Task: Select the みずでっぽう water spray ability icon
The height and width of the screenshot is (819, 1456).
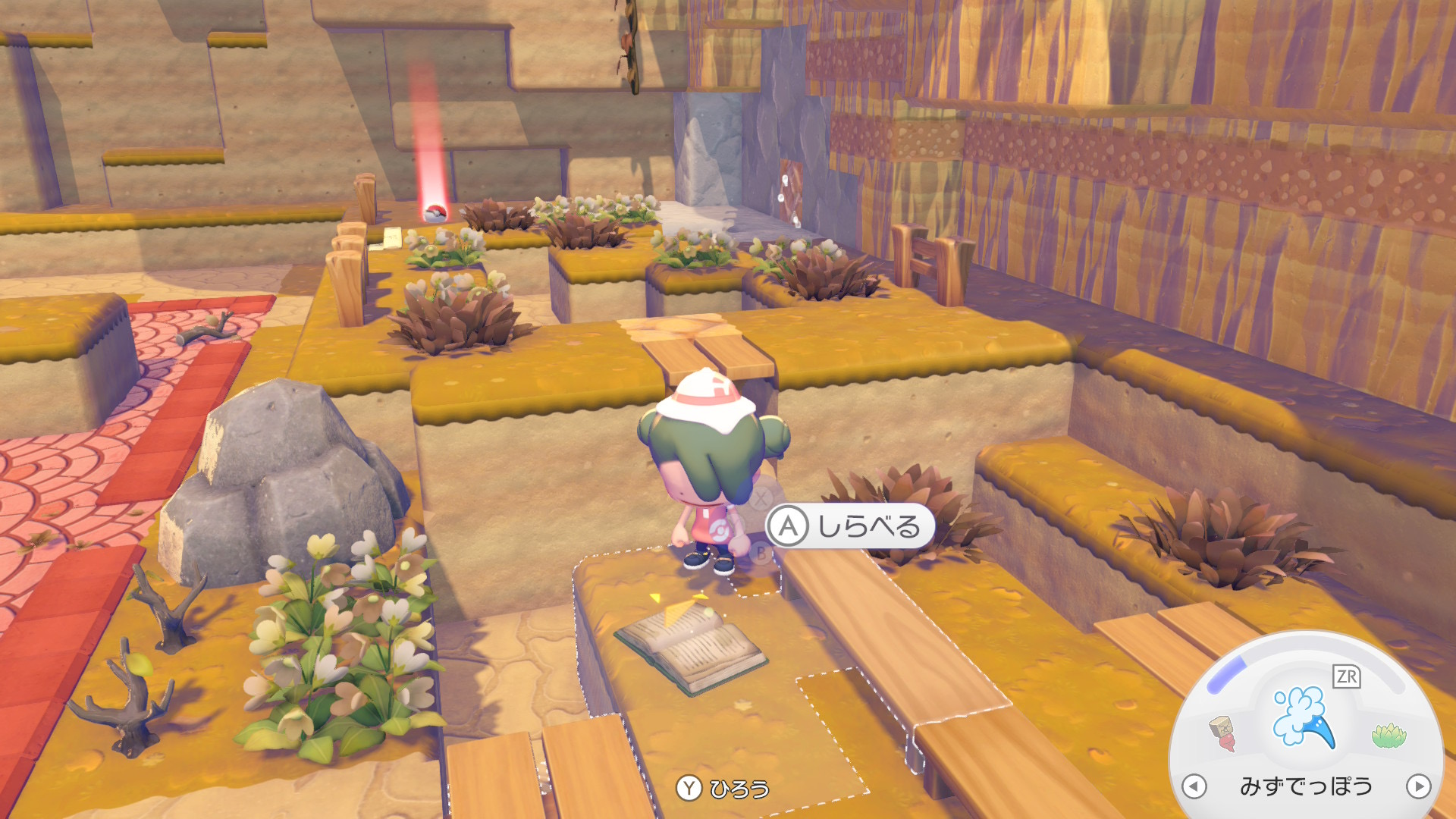Action: pyautogui.click(x=1303, y=717)
